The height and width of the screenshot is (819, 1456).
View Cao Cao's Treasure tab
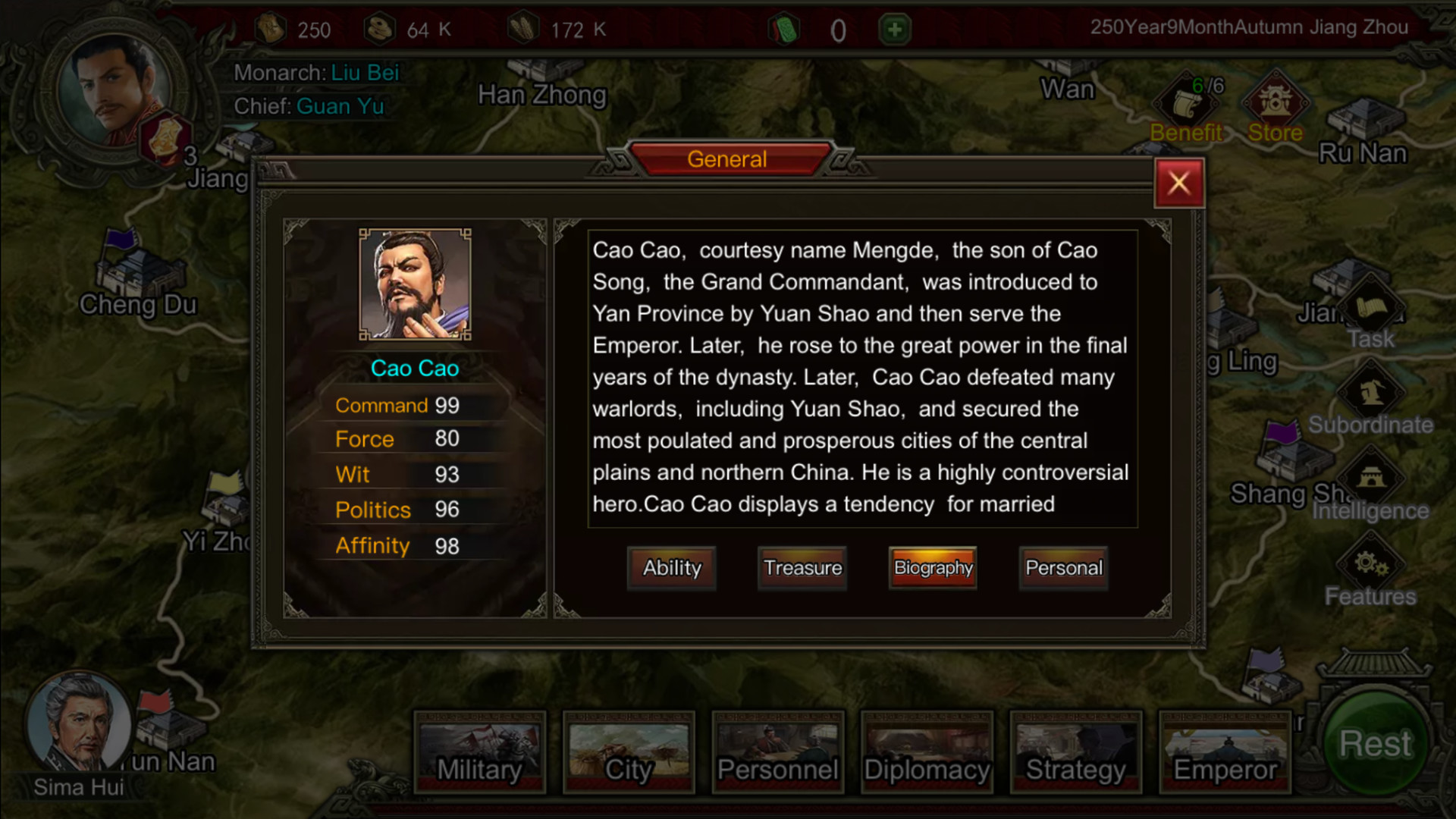(x=802, y=568)
